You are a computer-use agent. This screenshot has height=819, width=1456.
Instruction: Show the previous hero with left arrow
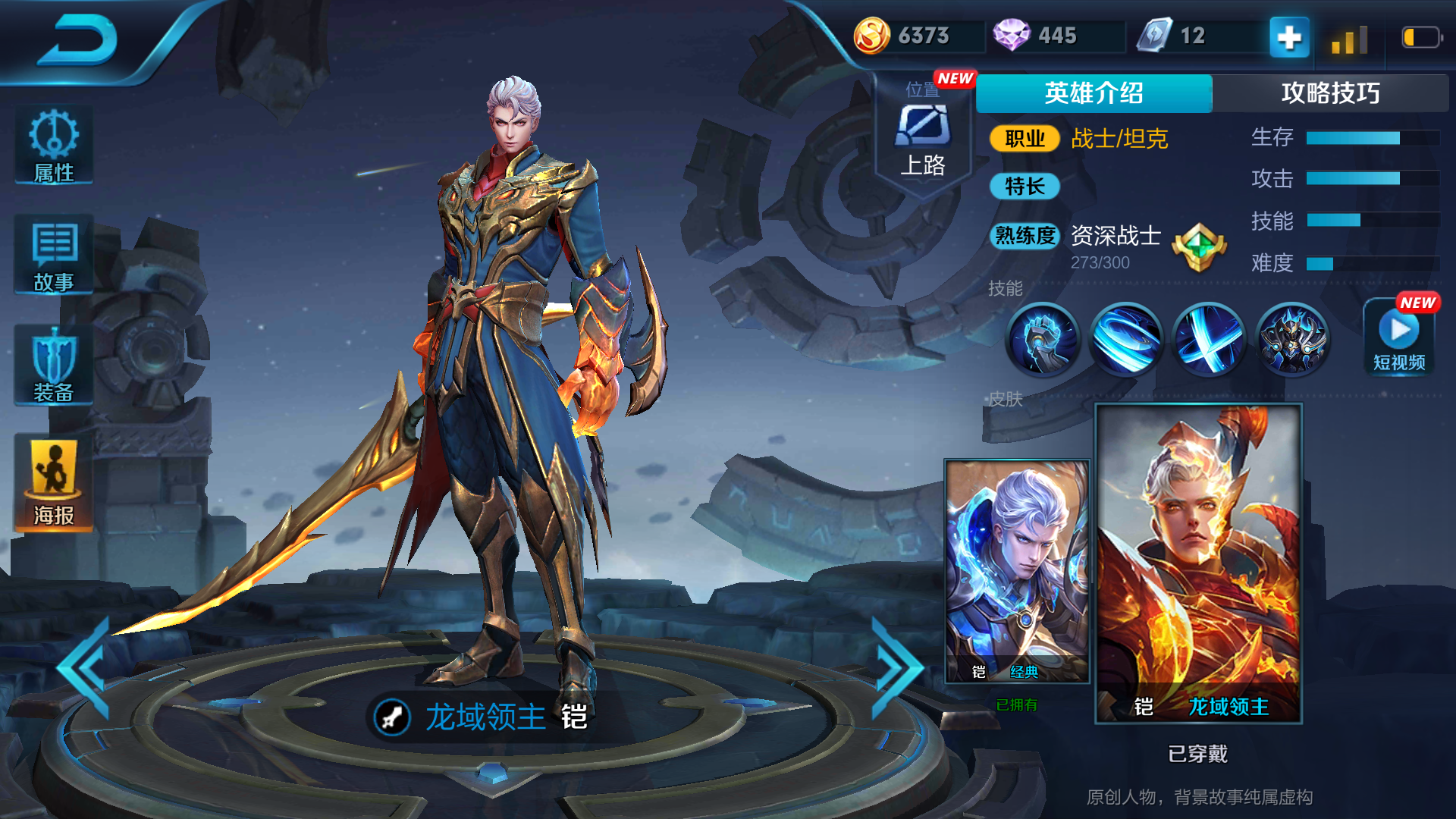tap(85, 667)
